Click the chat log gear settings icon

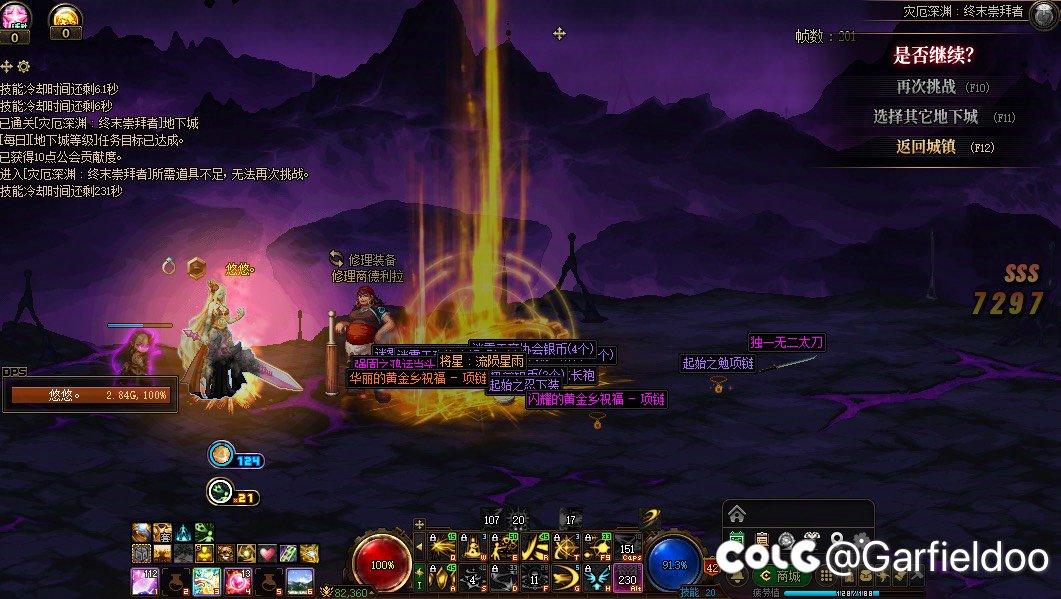point(24,67)
